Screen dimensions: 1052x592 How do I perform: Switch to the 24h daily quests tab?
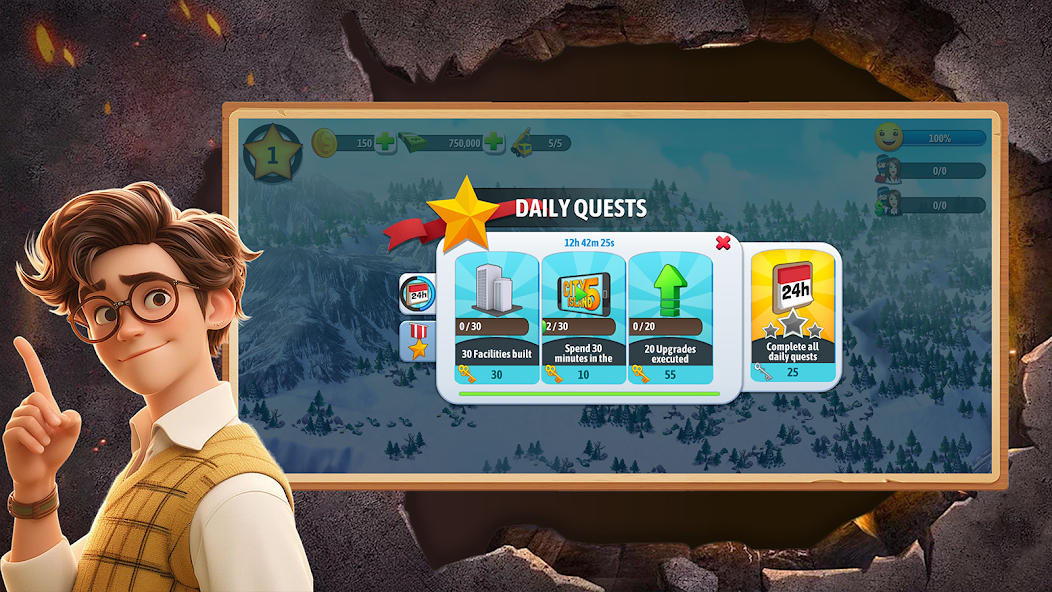click(417, 294)
